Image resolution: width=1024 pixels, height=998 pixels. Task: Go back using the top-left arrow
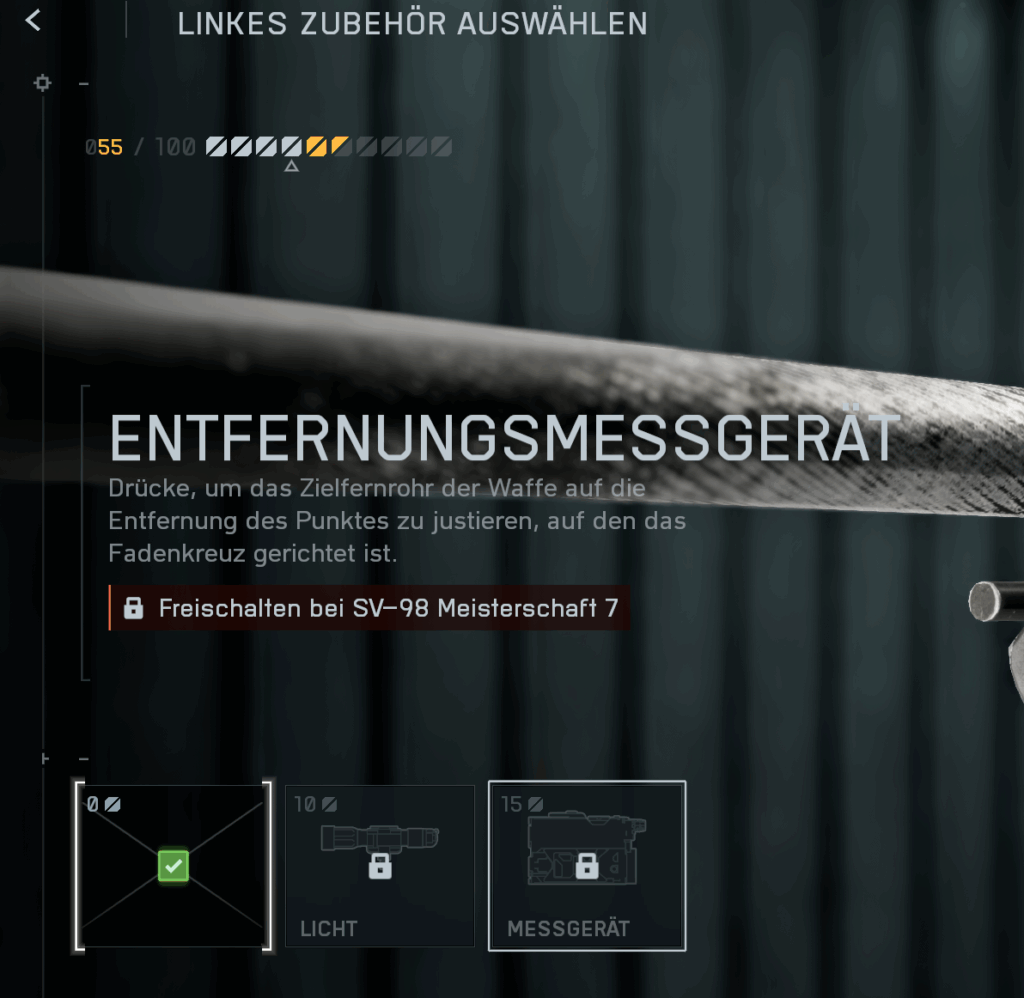34,21
